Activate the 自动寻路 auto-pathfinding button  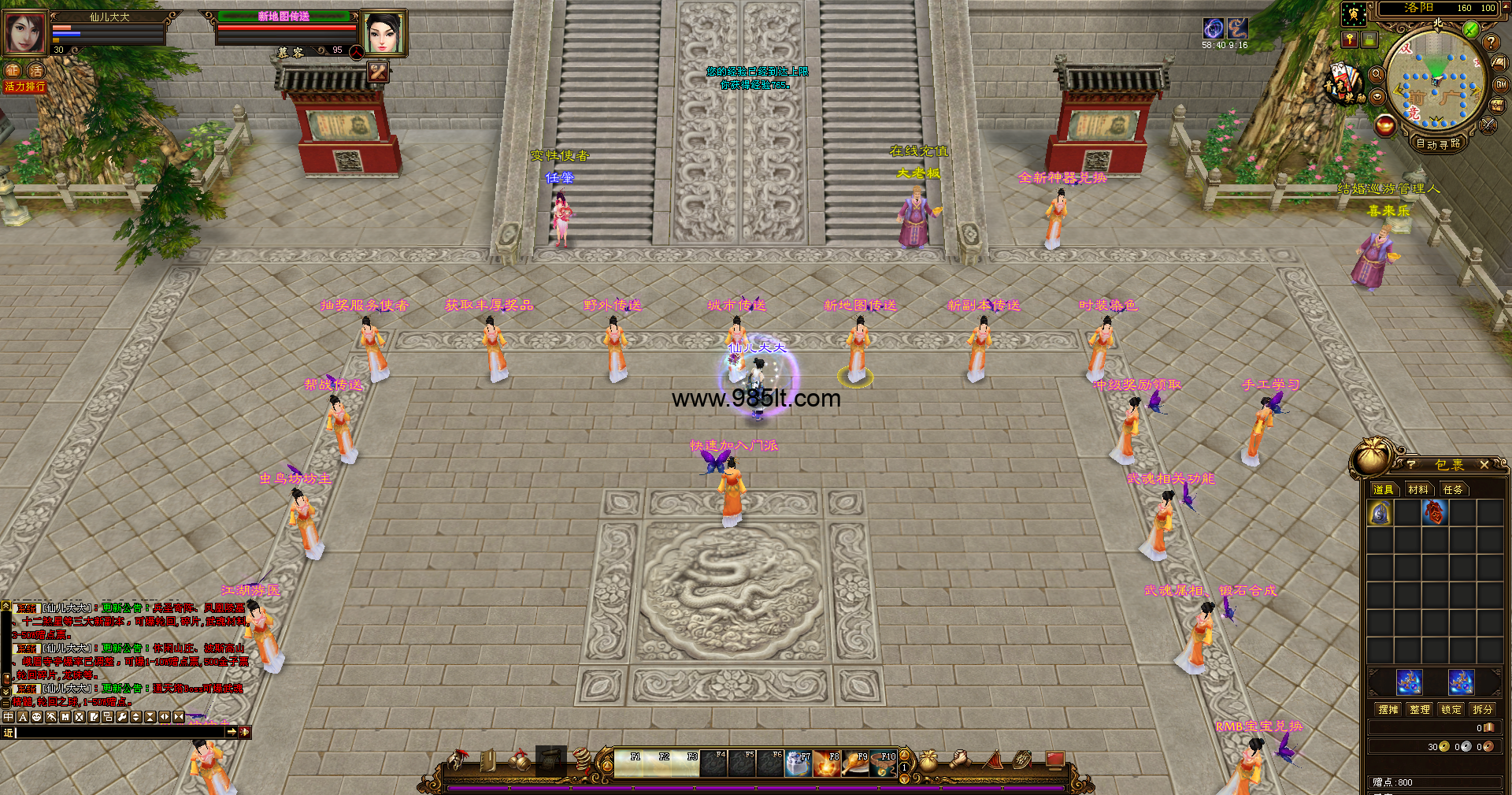[x=1438, y=143]
